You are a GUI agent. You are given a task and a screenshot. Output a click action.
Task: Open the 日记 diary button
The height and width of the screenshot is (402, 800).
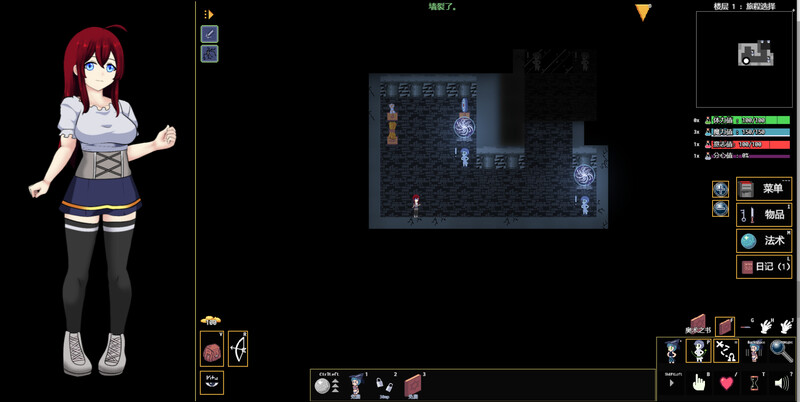(763, 267)
